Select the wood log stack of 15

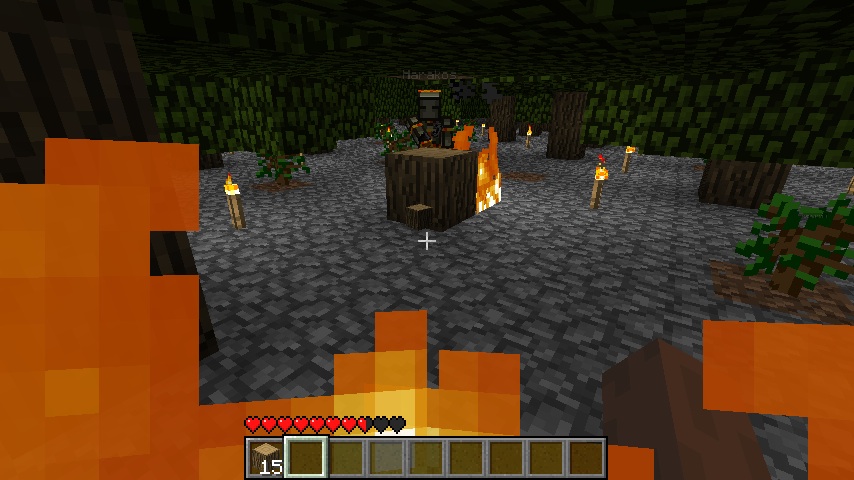pos(266,458)
